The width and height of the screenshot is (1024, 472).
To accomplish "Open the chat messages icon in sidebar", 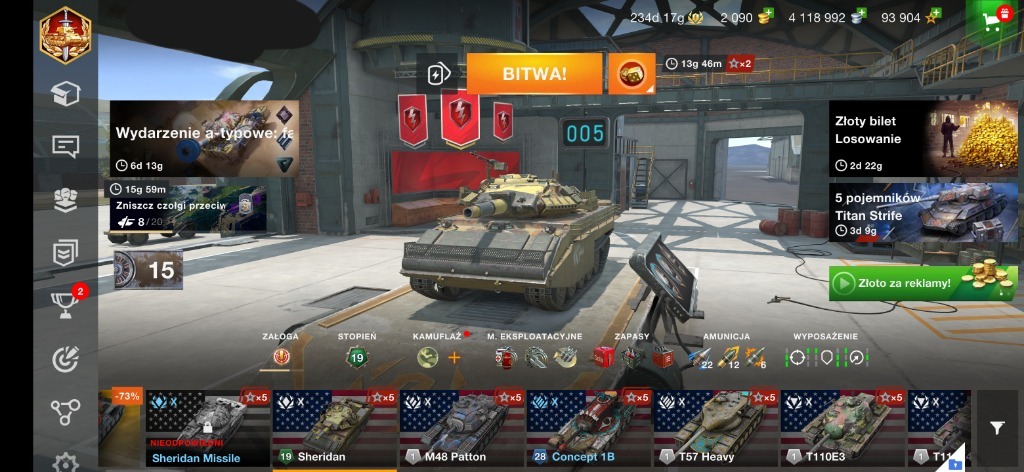I will [x=66, y=147].
